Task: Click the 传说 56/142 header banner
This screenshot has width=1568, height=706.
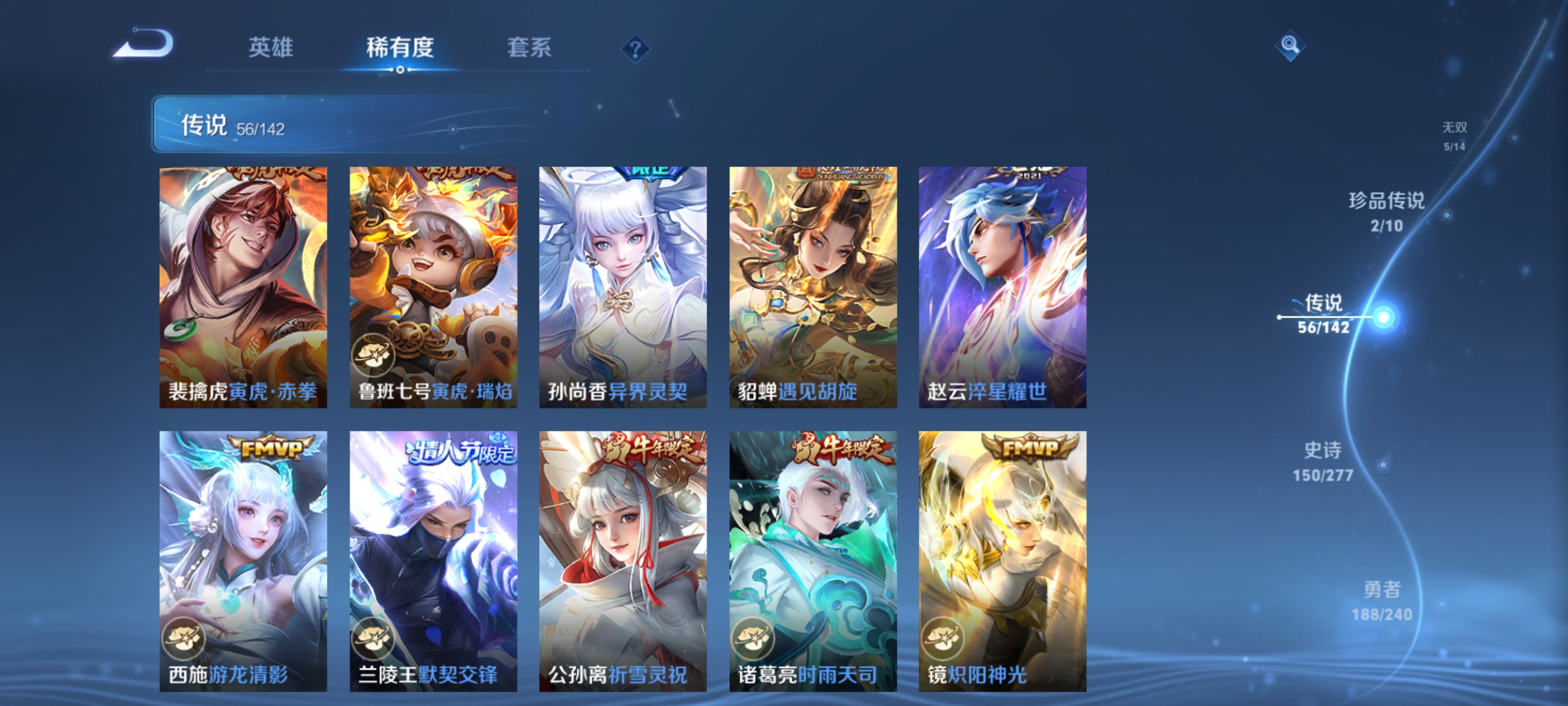Action: click(x=304, y=125)
